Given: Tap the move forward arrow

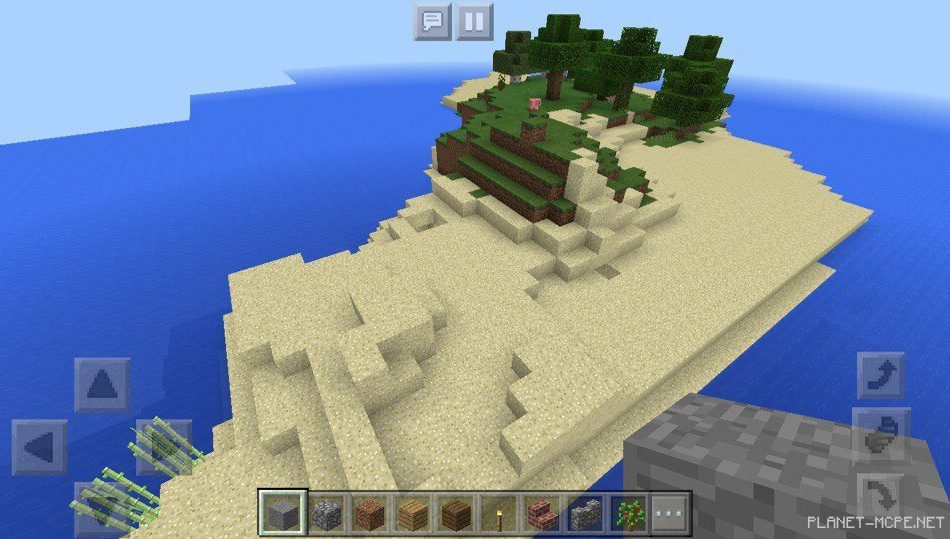Looking at the screenshot, I should click(102, 384).
